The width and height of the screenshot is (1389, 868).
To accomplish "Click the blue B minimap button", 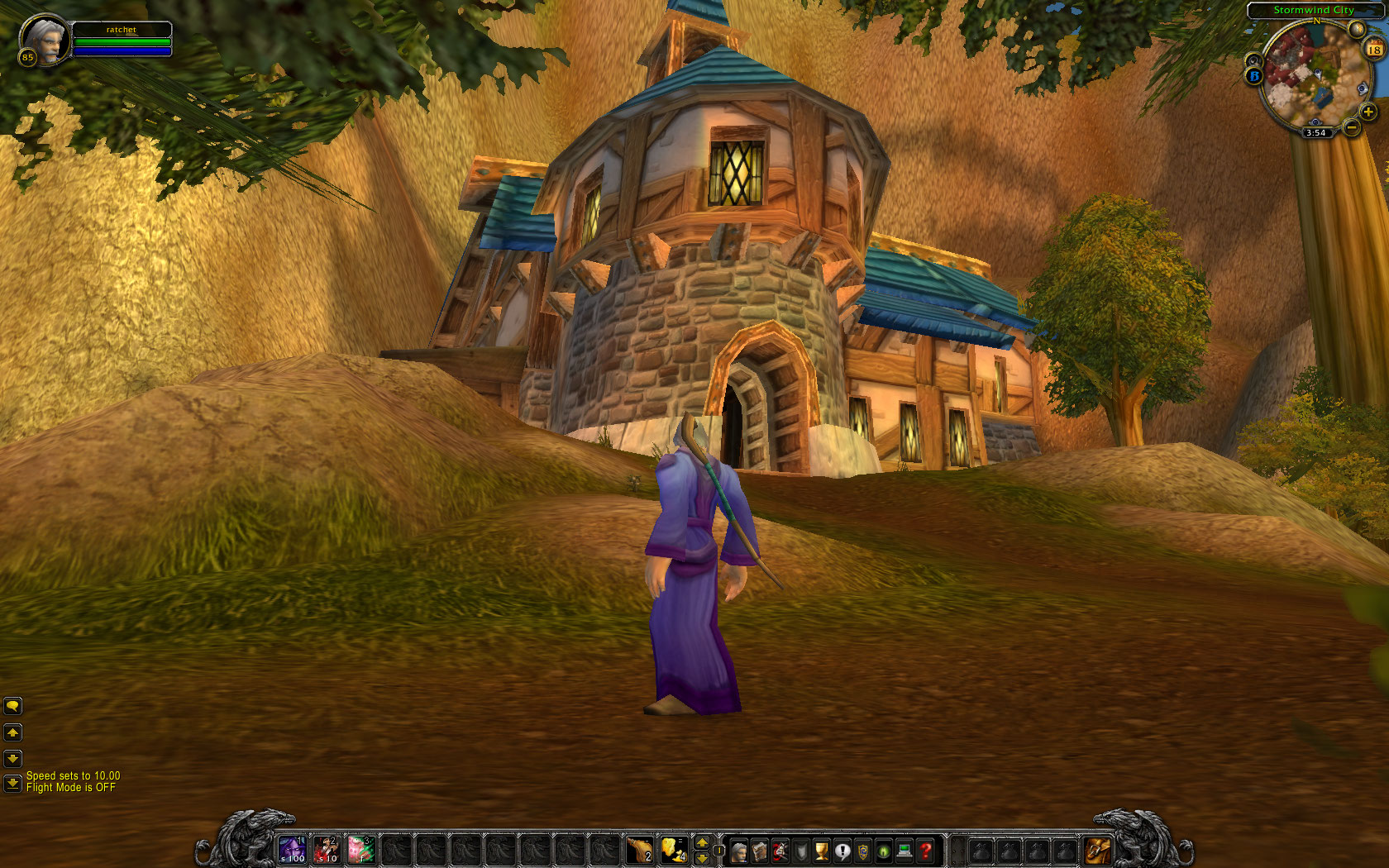I will [x=1254, y=76].
